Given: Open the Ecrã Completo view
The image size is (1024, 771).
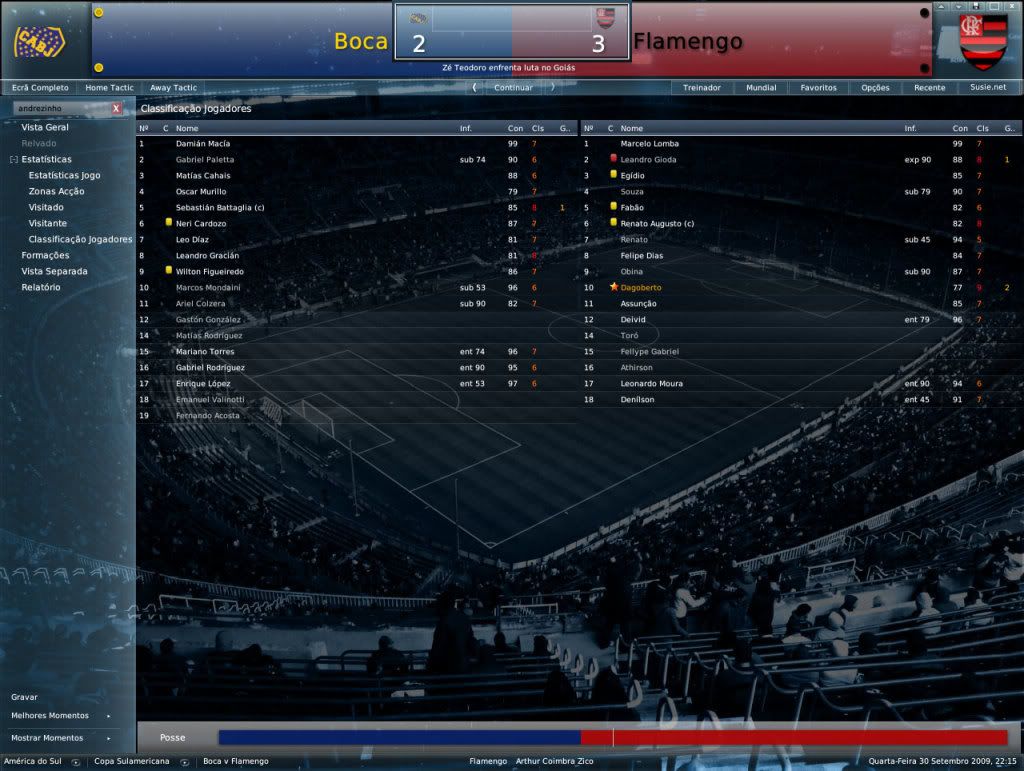Looking at the screenshot, I should (40, 88).
